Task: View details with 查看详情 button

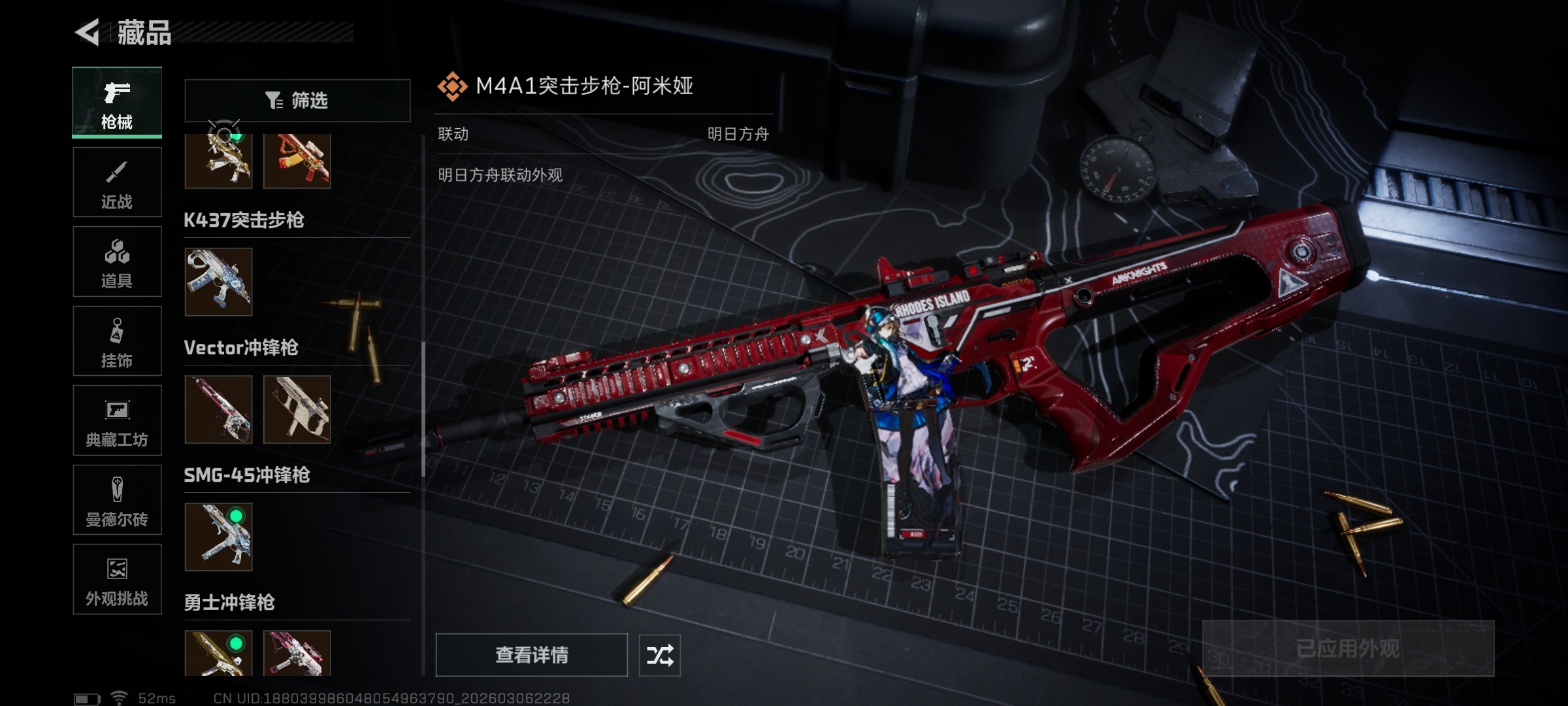Action: coord(531,654)
